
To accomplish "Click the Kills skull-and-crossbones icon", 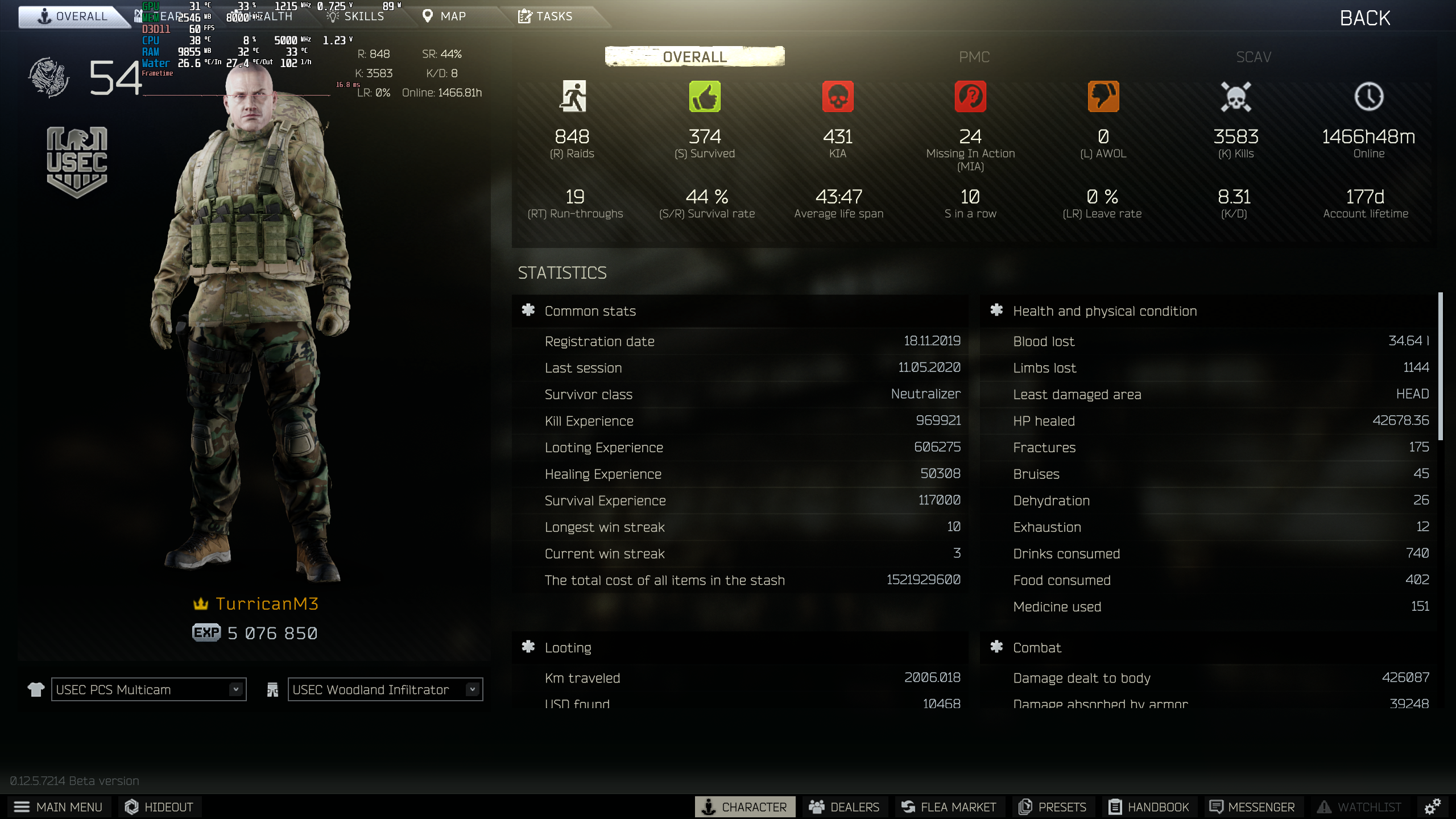I will click(x=1235, y=97).
